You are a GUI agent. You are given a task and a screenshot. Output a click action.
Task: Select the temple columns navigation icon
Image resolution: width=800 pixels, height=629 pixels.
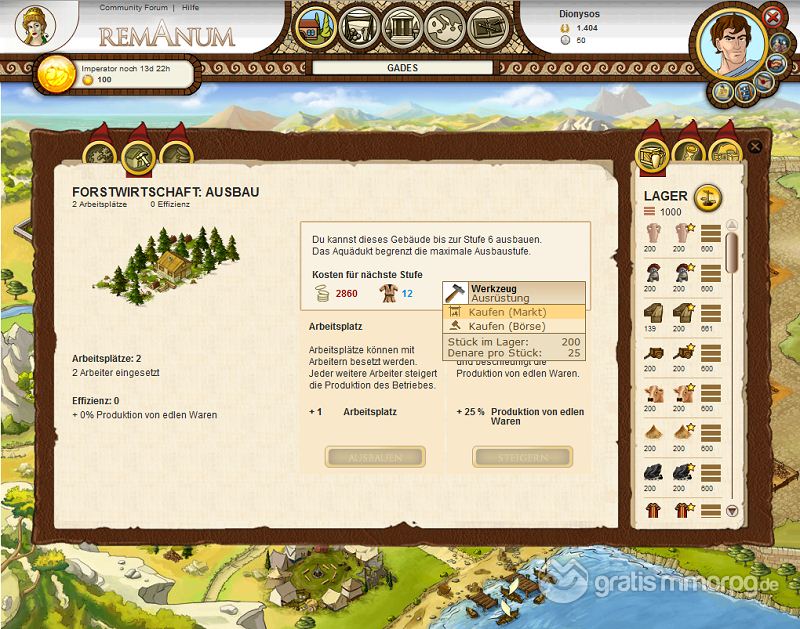tap(402, 27)
